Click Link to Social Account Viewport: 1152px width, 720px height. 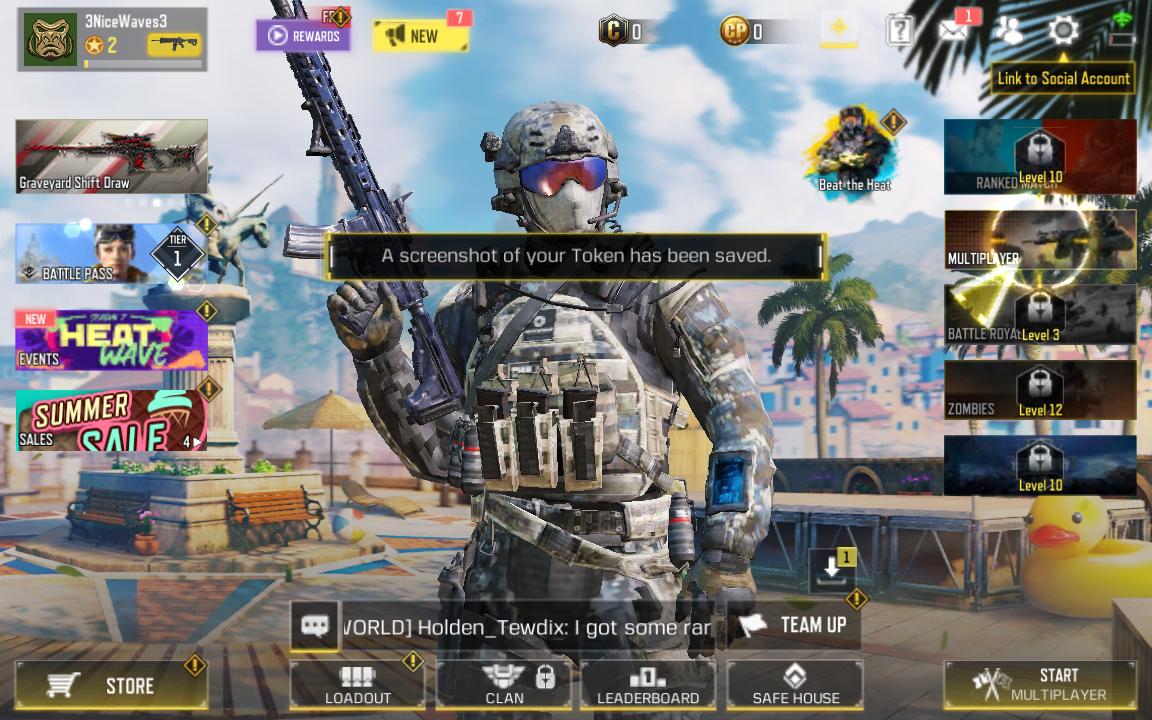[x=1063, y=78]
